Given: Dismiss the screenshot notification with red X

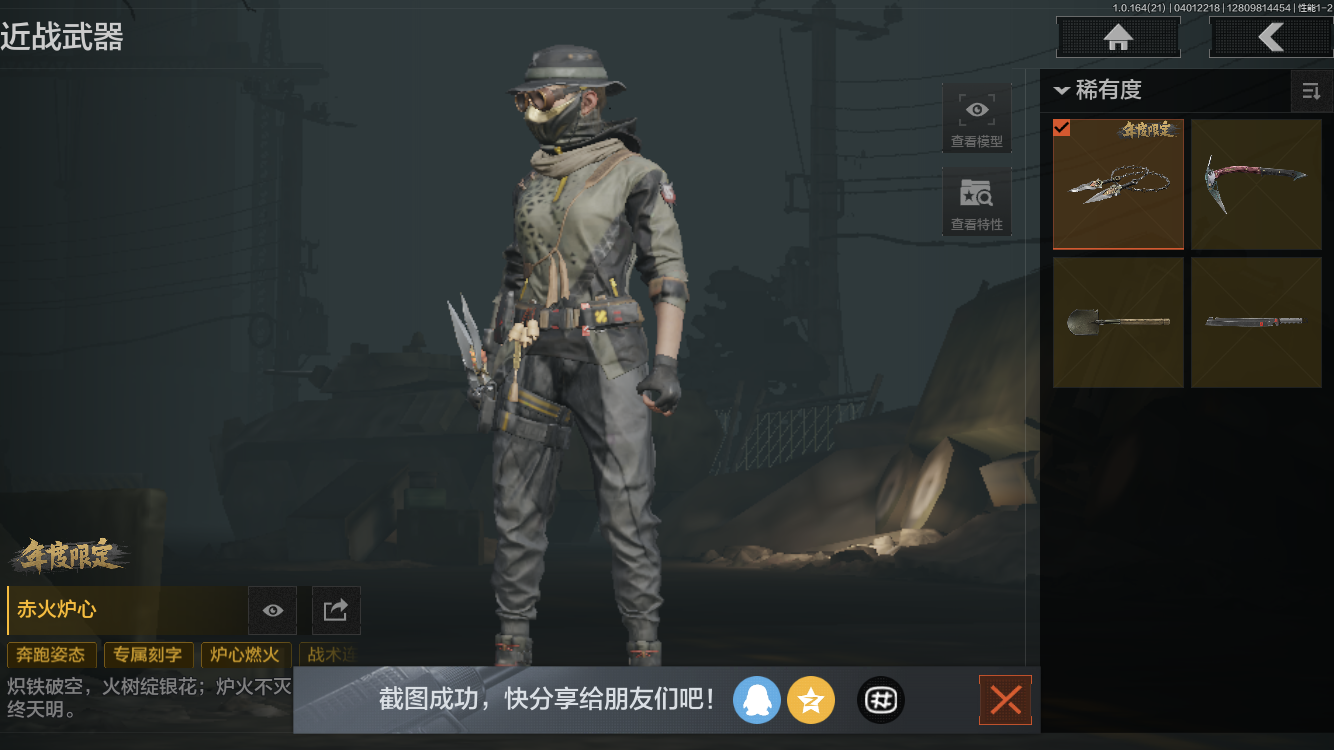Looking at the screenshot, I should click(1005, 700).
